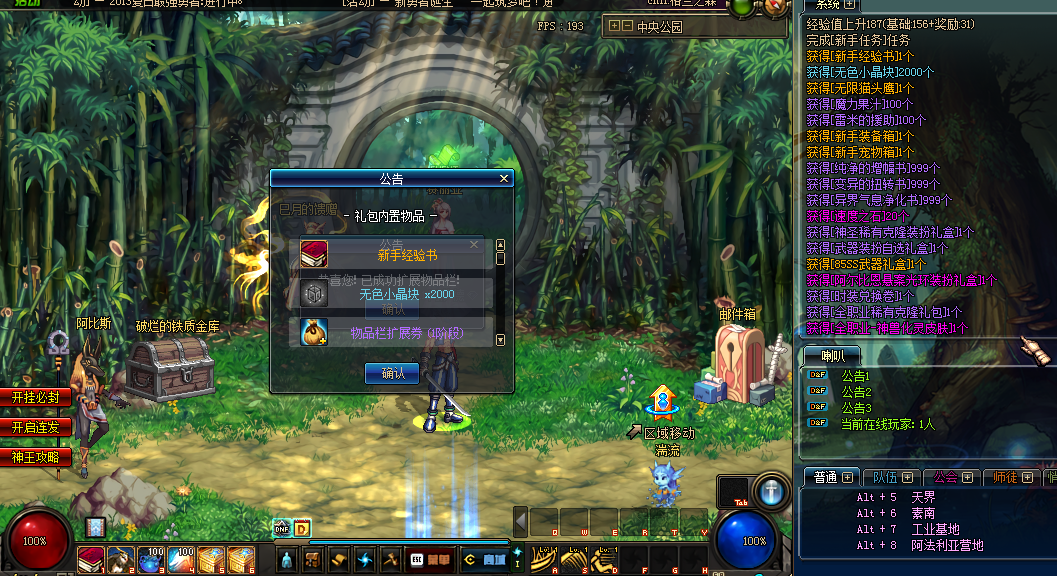Click the 开挂必封 side button

coord(36,397)
